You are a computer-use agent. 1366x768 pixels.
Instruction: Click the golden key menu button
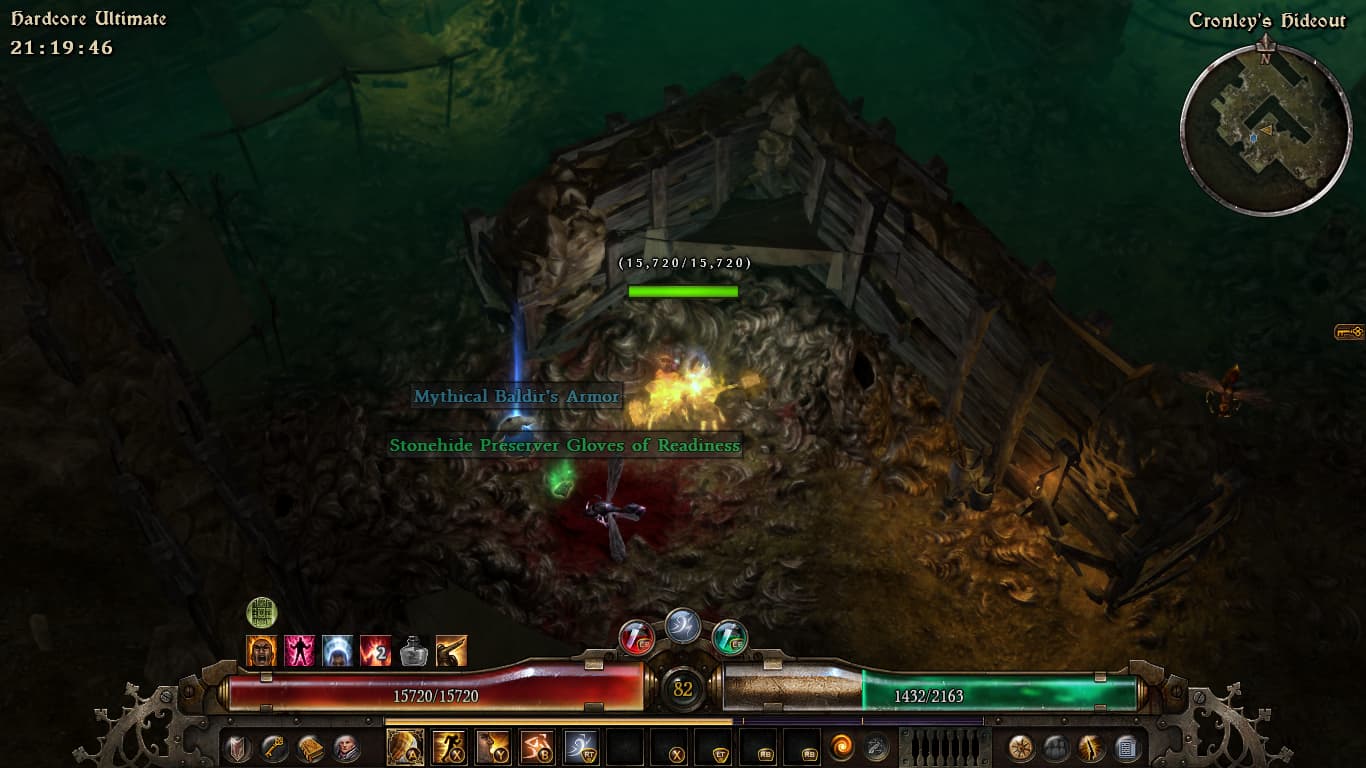pyautogui.click(x=274, y=748)
